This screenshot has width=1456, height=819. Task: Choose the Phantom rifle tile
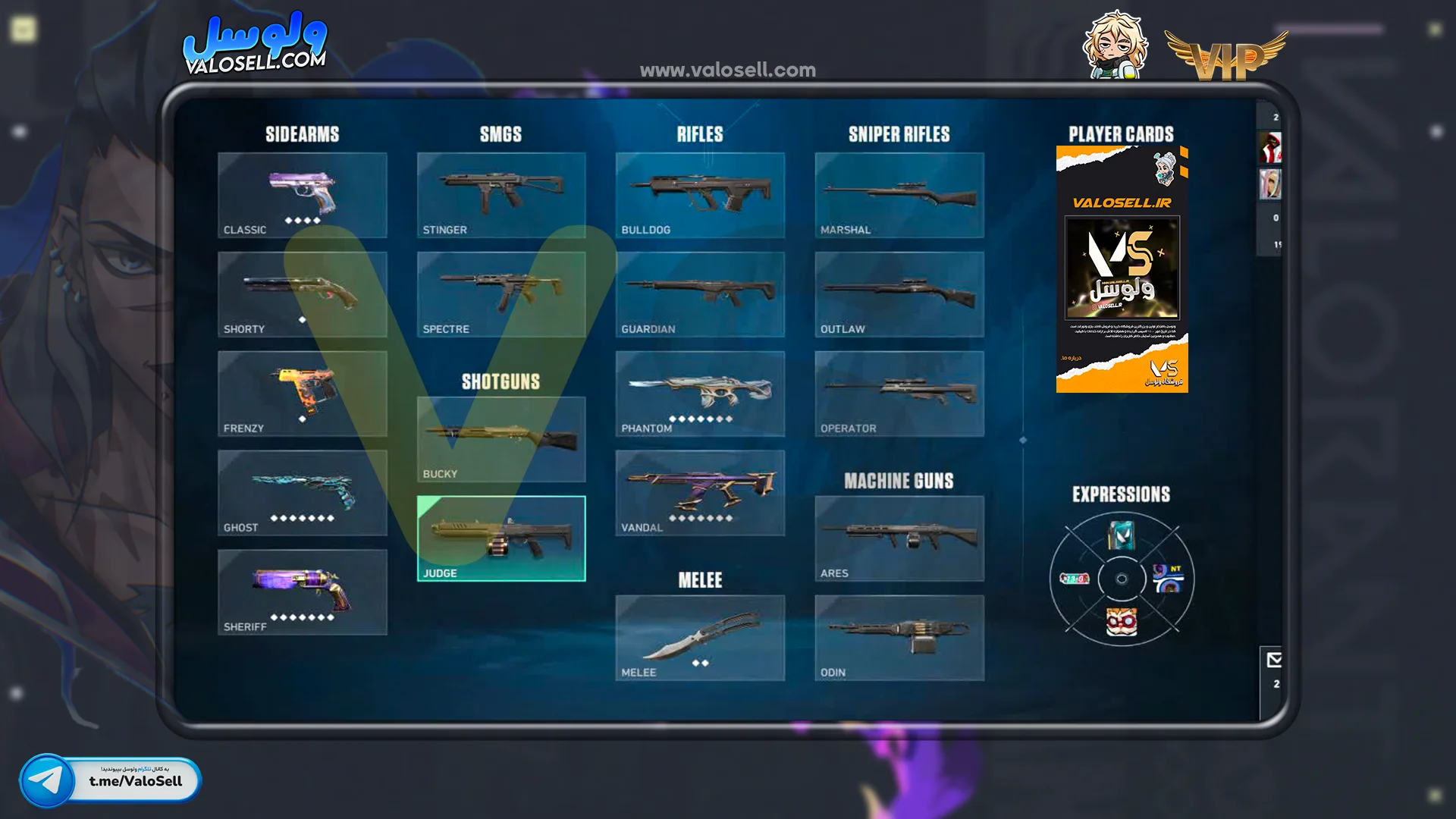tap(700, 394)
